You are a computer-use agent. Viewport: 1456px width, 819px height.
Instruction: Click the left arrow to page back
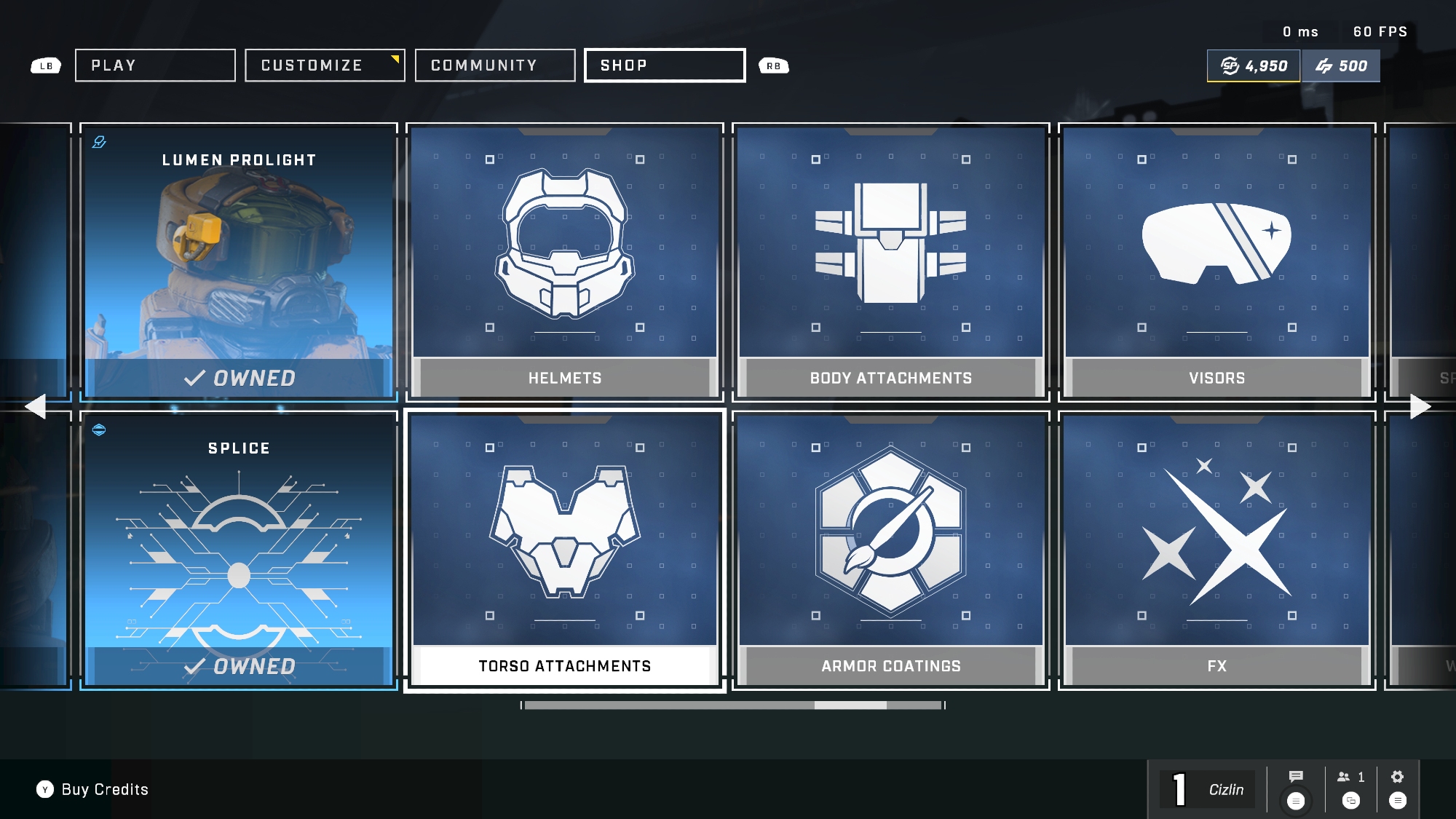[x=35, y=406]
